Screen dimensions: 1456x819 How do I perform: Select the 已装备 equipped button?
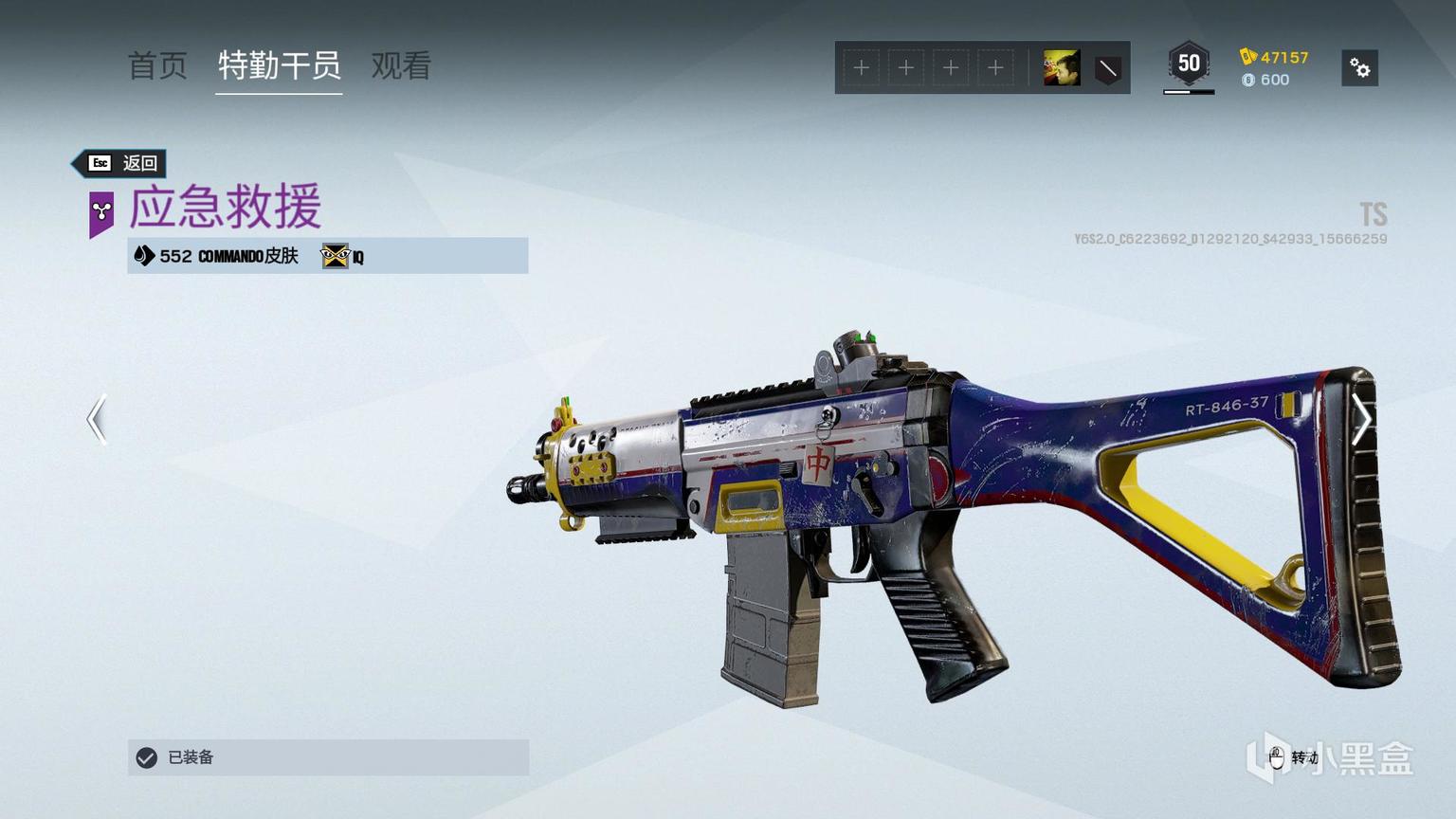(328, 757)
